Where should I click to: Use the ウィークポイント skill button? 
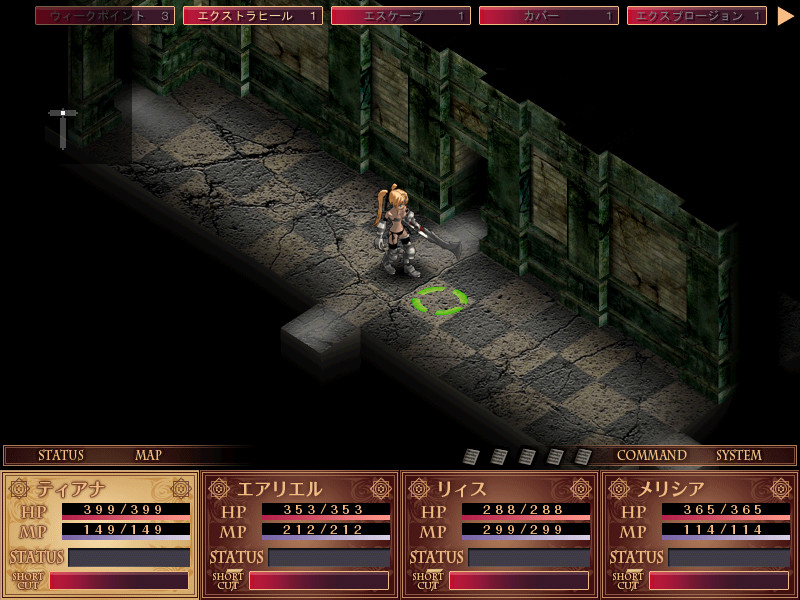105,16
